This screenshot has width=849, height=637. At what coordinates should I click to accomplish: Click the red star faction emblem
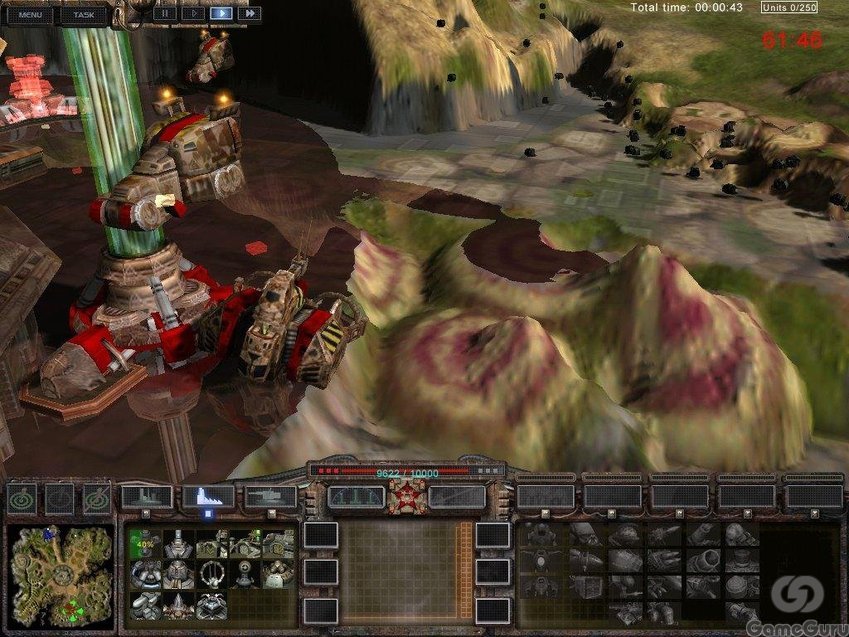(407, 496)
